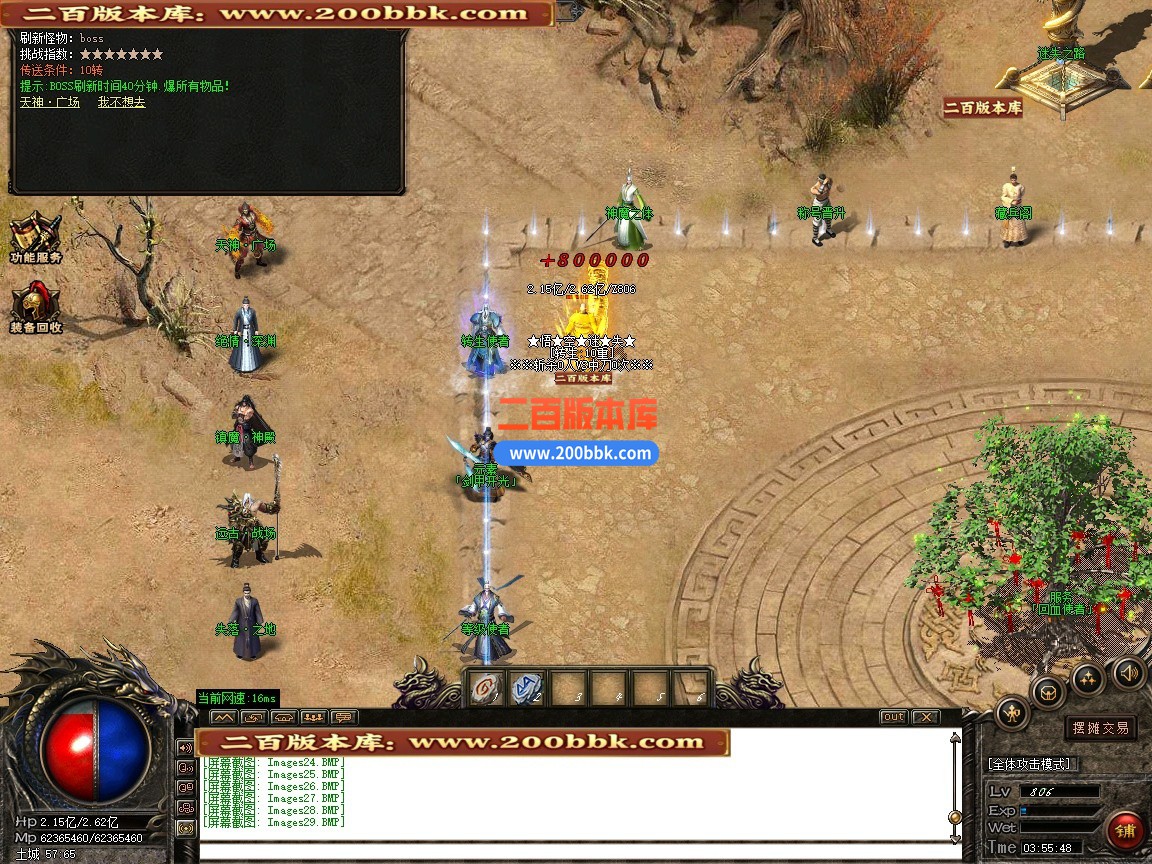This screenshot has width=1152, height=864.
Task: Open the 装备回收 equipment recycle icon
Action: [36, 306]
